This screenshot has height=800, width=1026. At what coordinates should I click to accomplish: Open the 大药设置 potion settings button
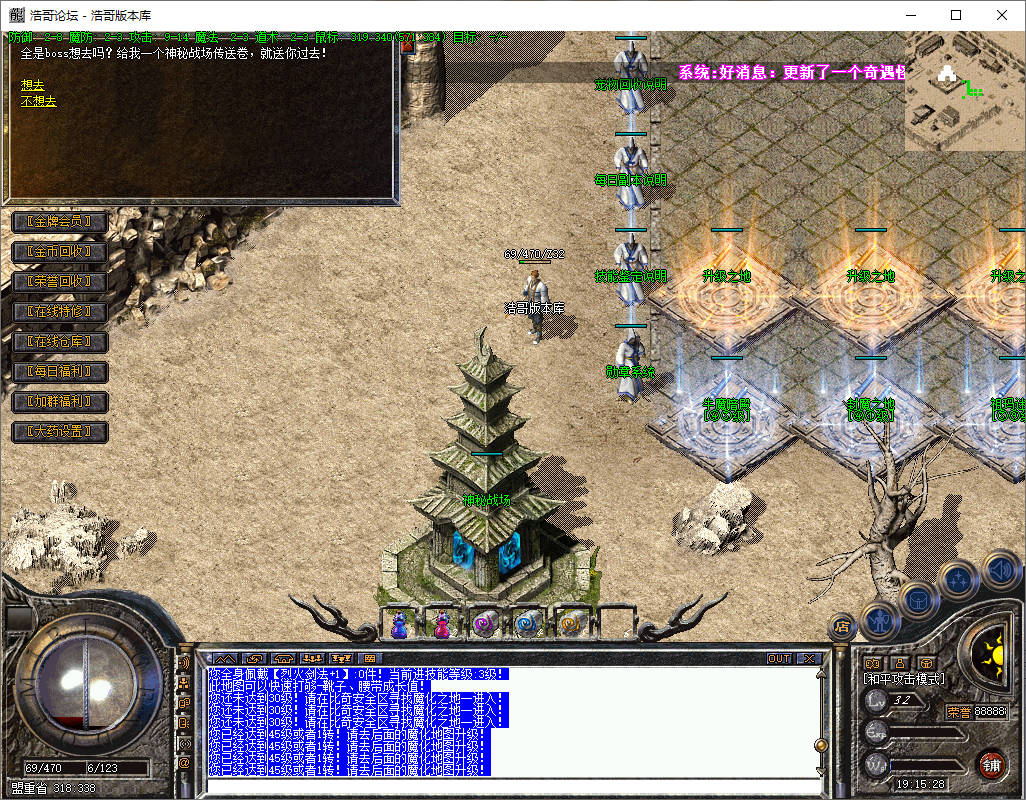(59, 432)
